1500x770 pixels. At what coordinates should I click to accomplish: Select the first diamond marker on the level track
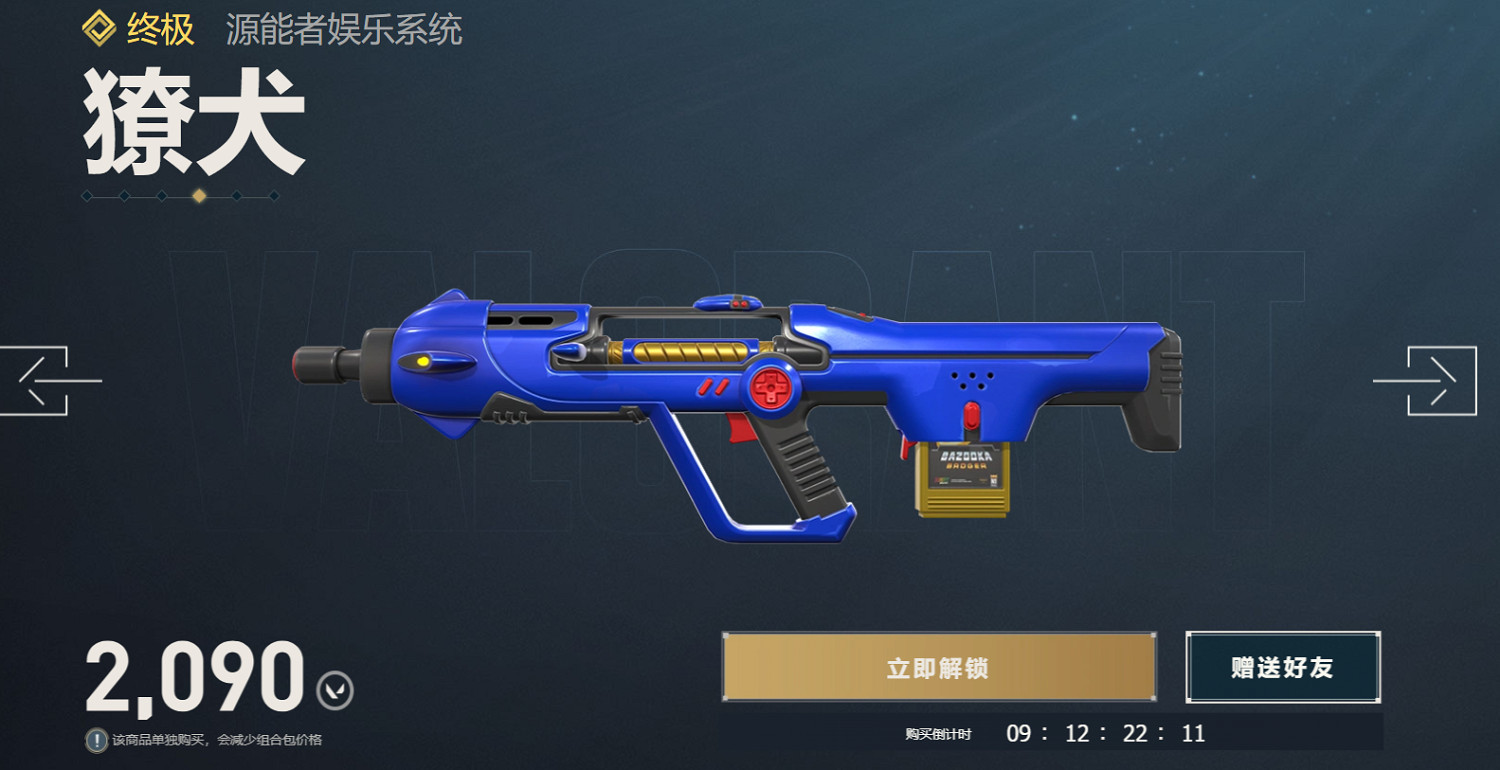pos(86,196)
